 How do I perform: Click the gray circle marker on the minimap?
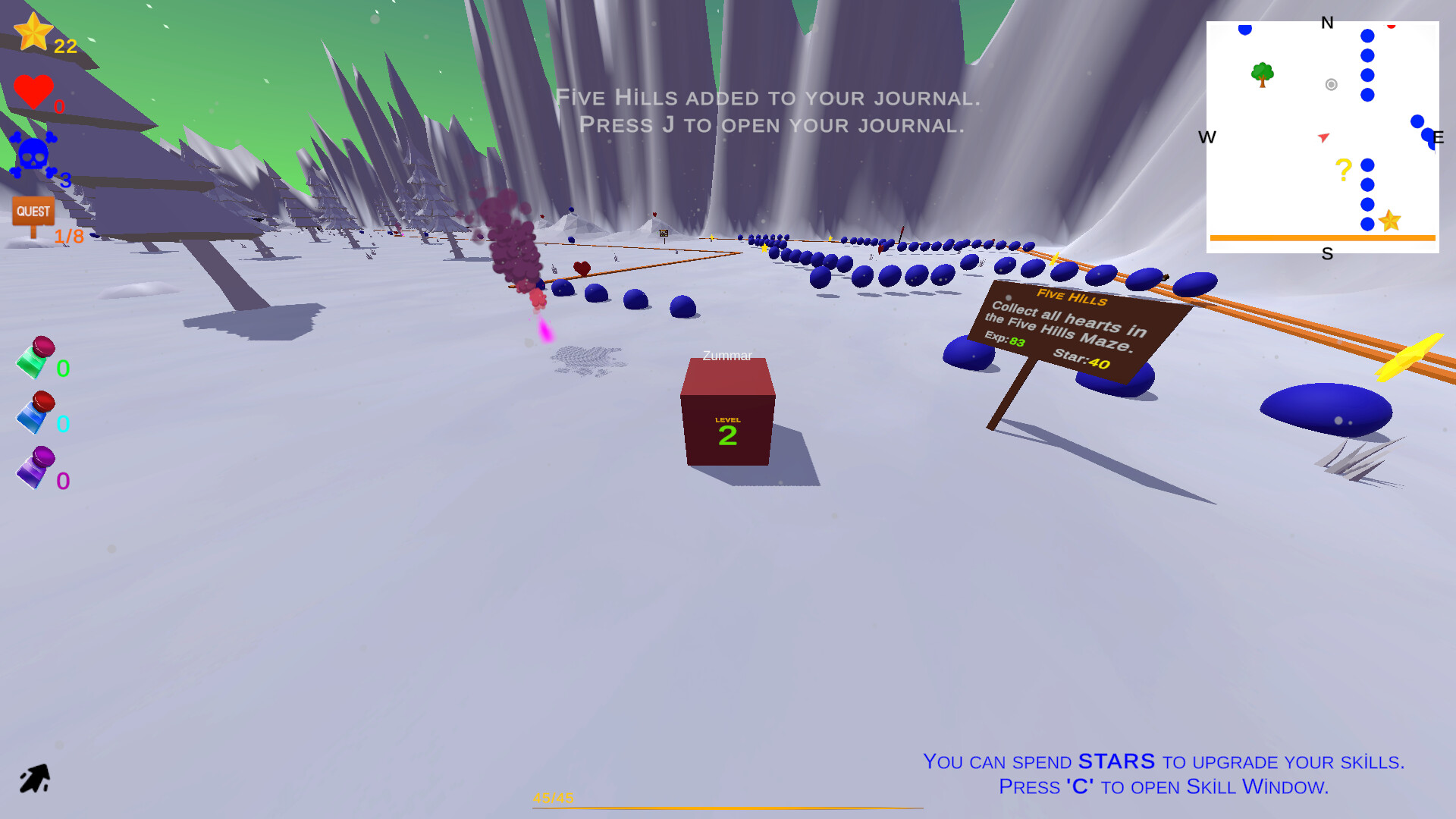[1329, 84]
